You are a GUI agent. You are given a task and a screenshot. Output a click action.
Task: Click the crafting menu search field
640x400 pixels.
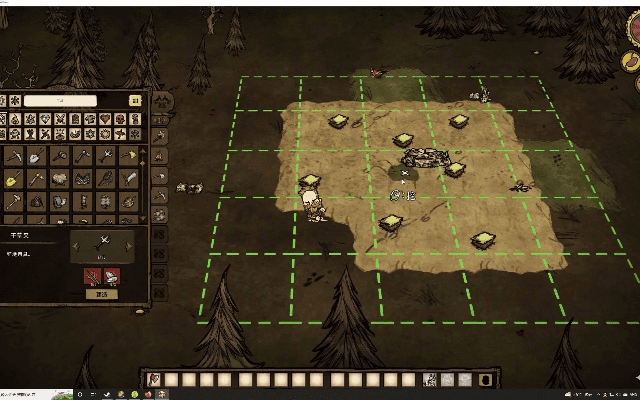coord(58,100)
